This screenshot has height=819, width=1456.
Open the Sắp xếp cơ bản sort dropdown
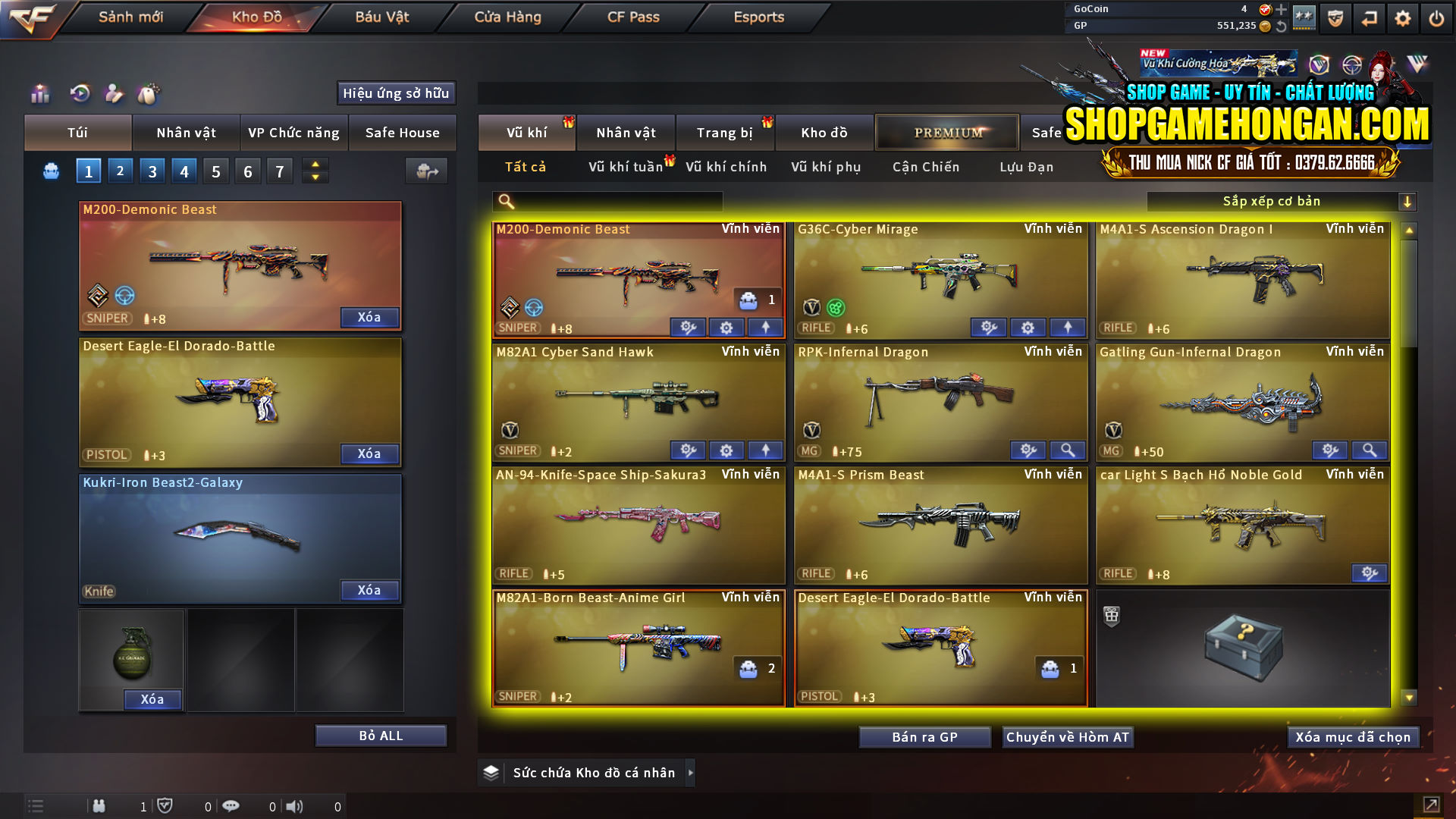tap(1274, 201)
